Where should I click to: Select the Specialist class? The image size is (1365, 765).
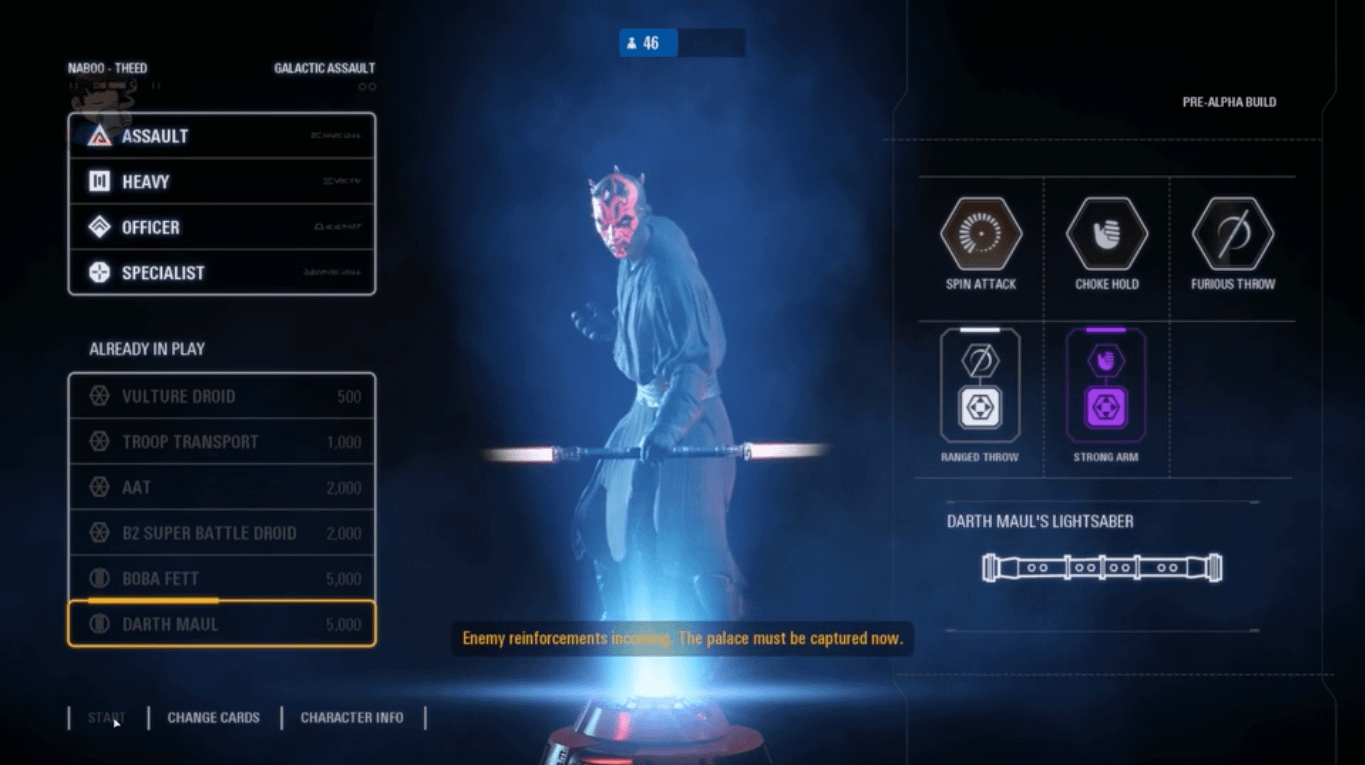click(221, 273)
